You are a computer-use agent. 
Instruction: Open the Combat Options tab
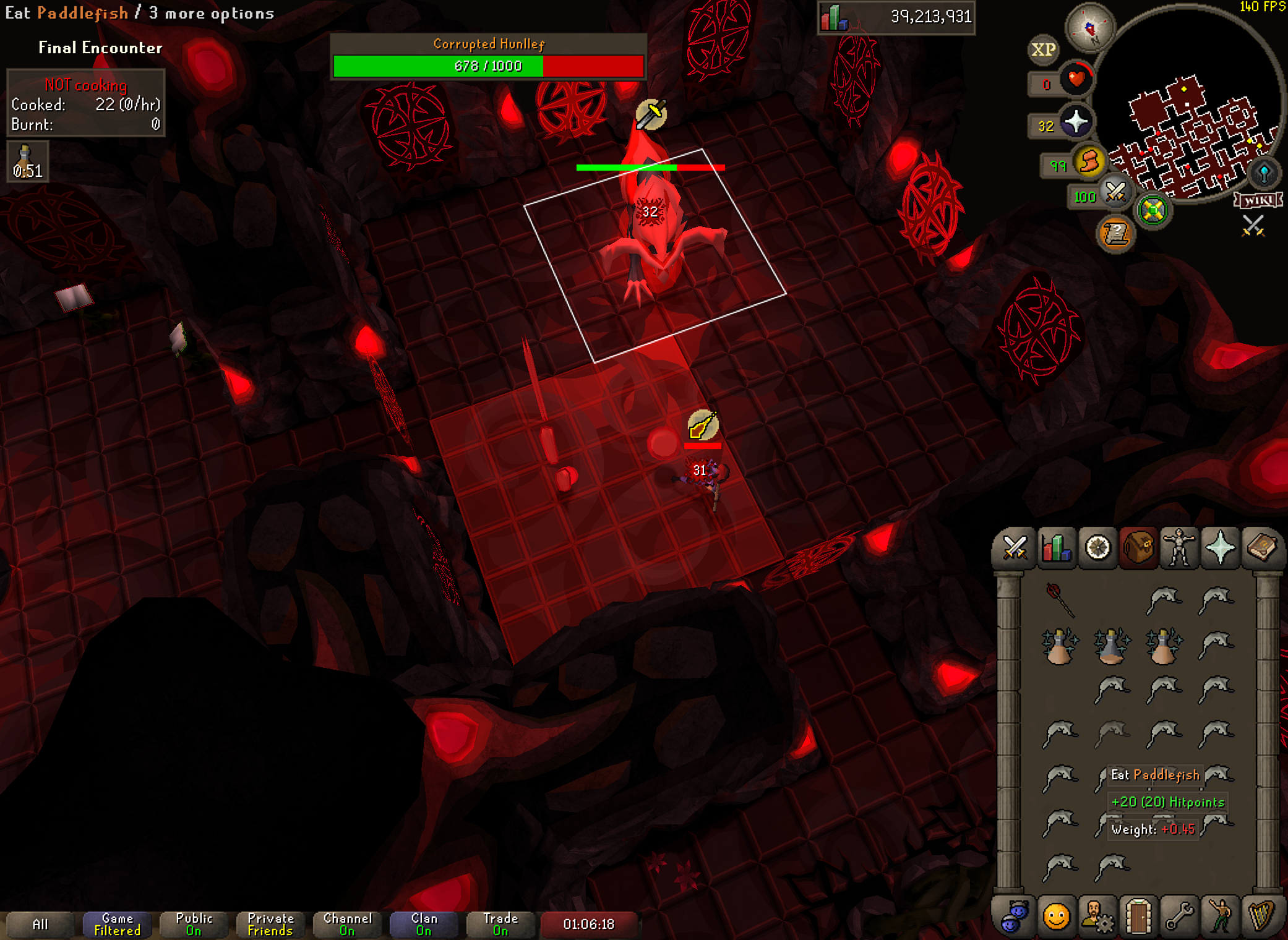click(x=1015, y=548)
